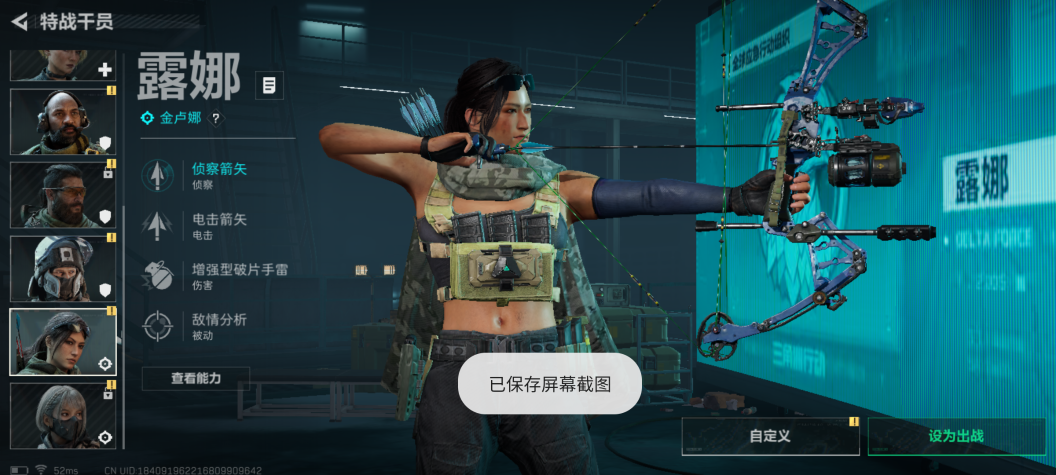Select the operator with helmet and face mask
The width and height of the screenshot is (1056, 475).
click(x=62, y=268)
